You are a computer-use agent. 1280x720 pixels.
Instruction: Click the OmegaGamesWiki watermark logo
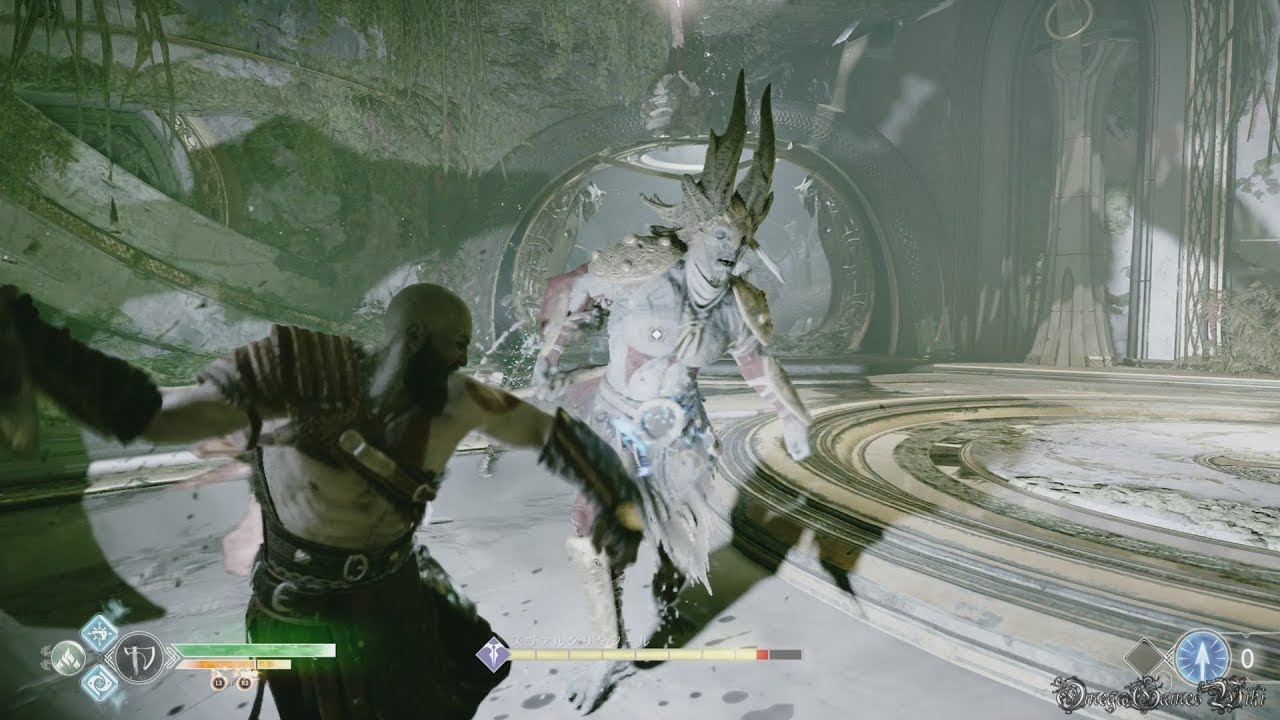1161,694
